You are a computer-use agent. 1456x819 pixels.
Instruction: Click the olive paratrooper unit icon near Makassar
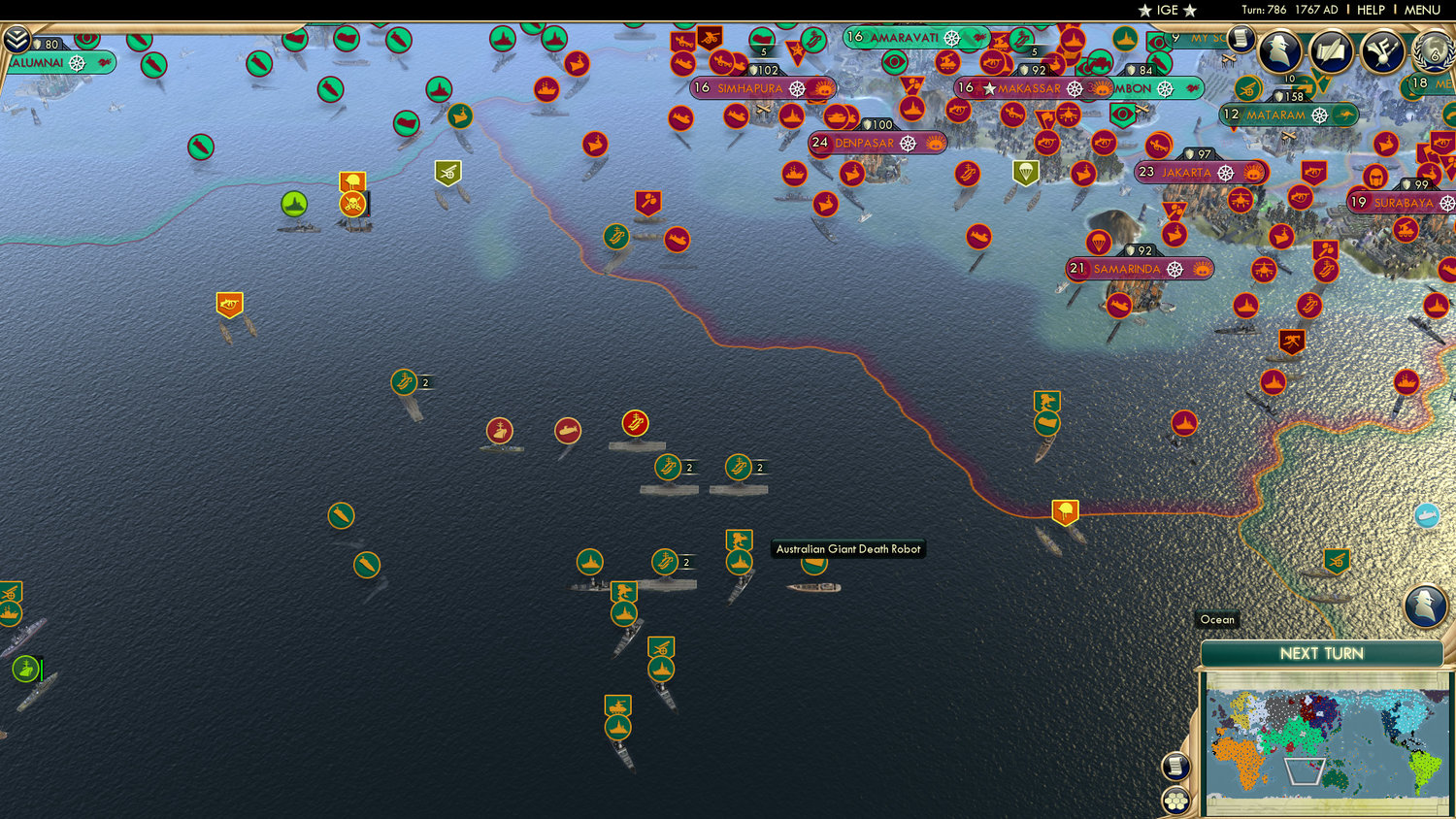(1026, 173)
